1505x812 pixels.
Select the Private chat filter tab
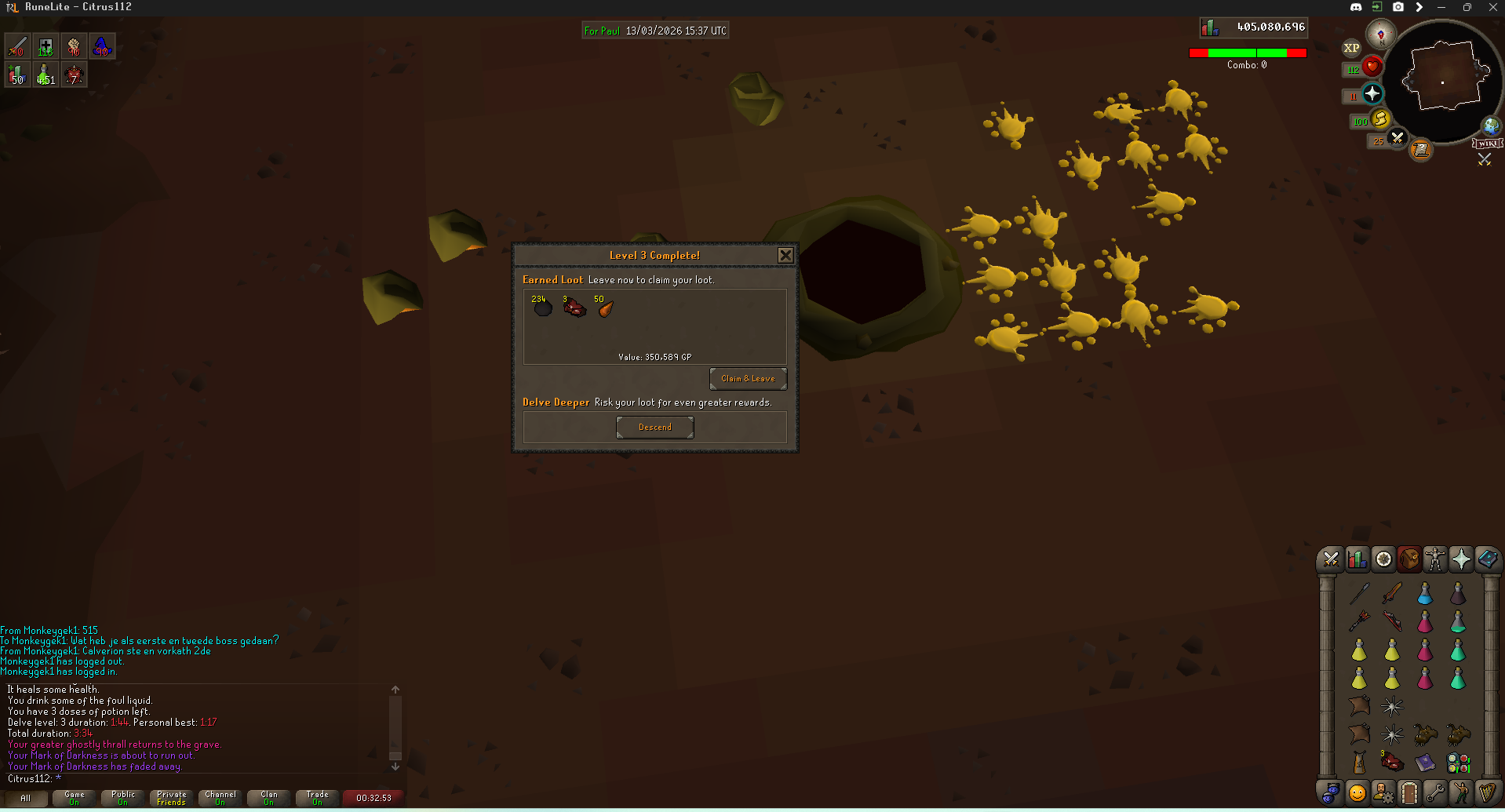click(172, 798)
